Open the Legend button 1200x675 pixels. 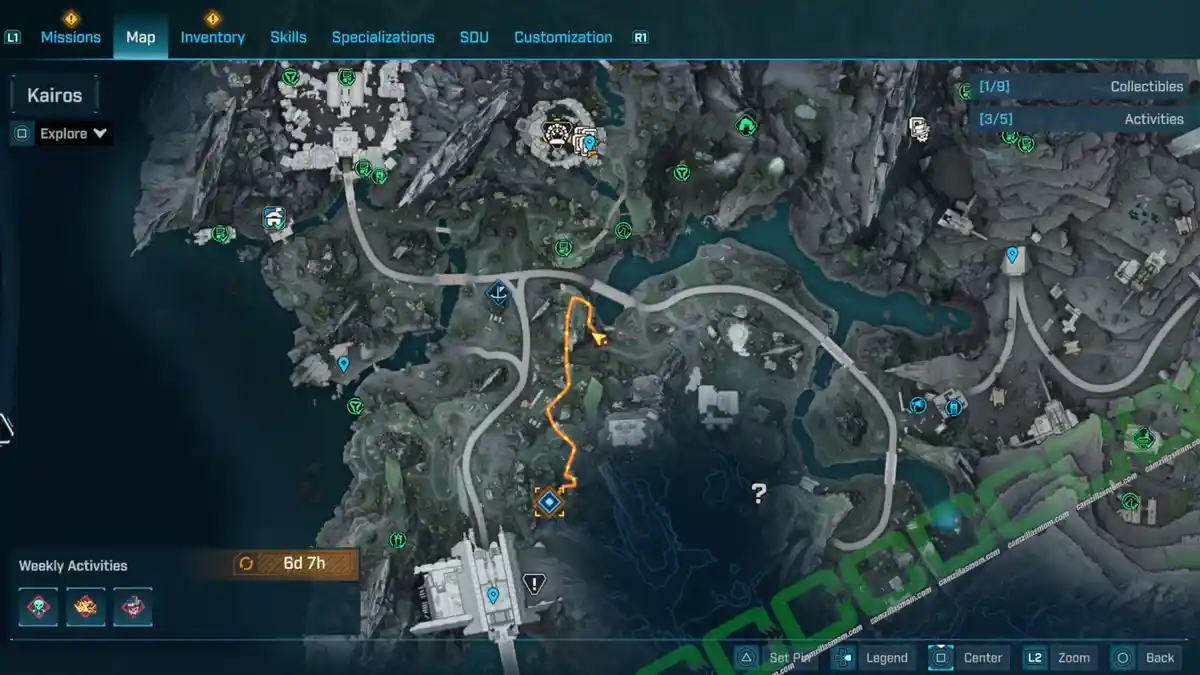point(873,657)
